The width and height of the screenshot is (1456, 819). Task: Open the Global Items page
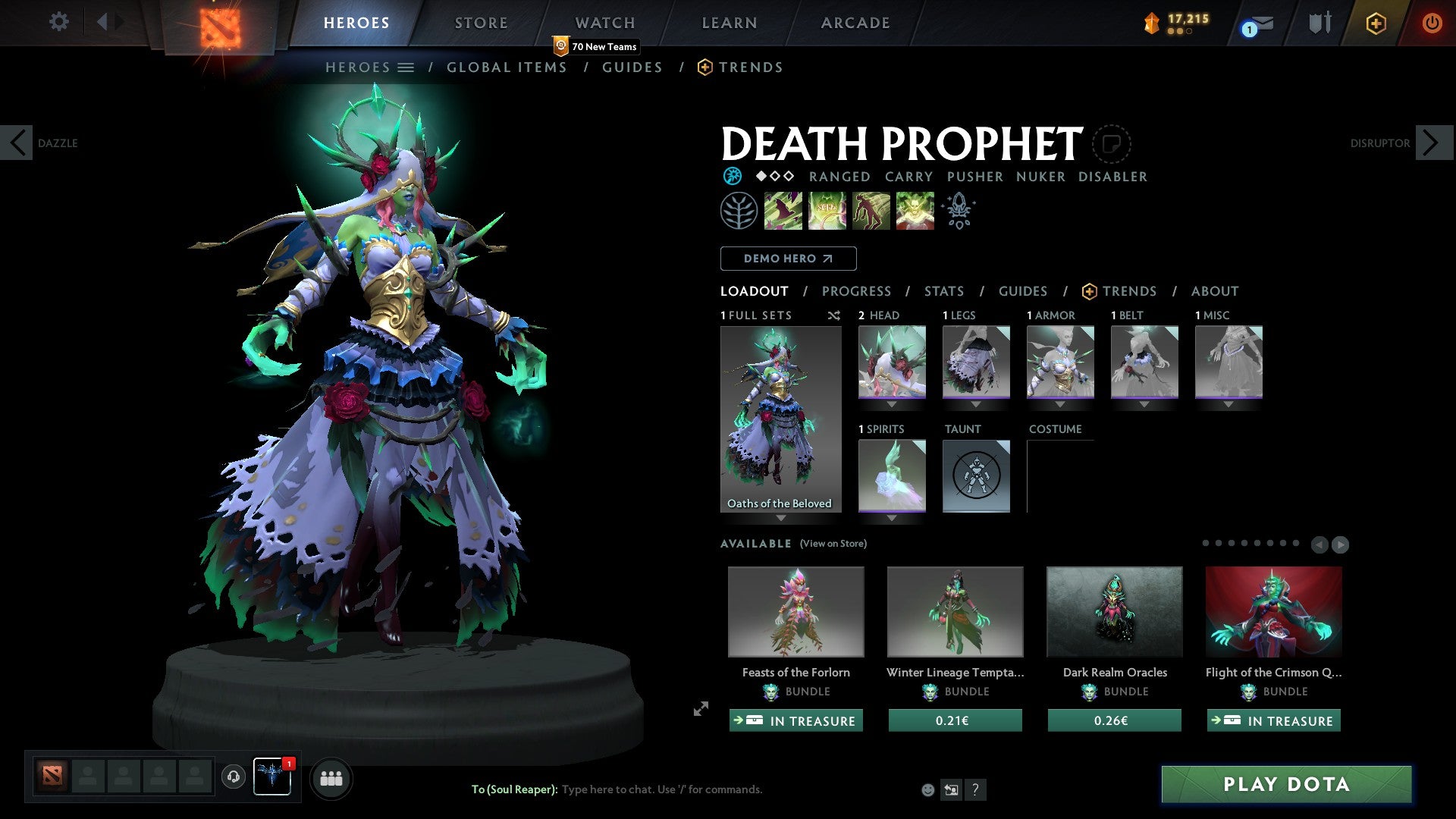click(507, 67)
